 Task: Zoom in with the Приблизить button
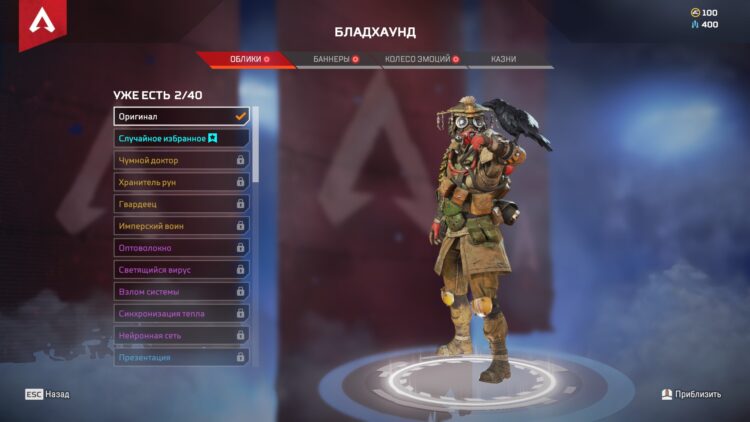coord(691,395)
